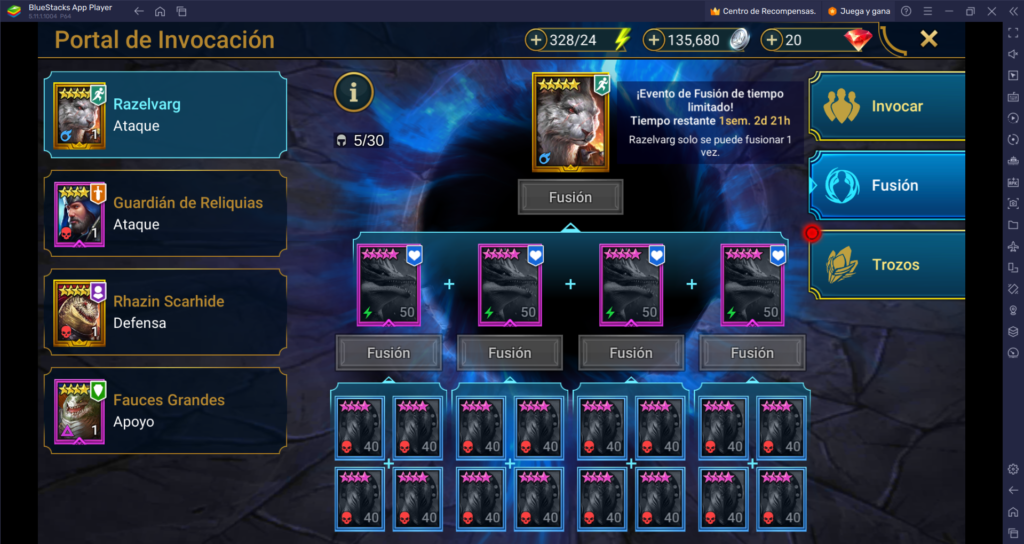Add more energy with the plus button
Viewport: 1024px width, 544px height.
click(536, 40)
